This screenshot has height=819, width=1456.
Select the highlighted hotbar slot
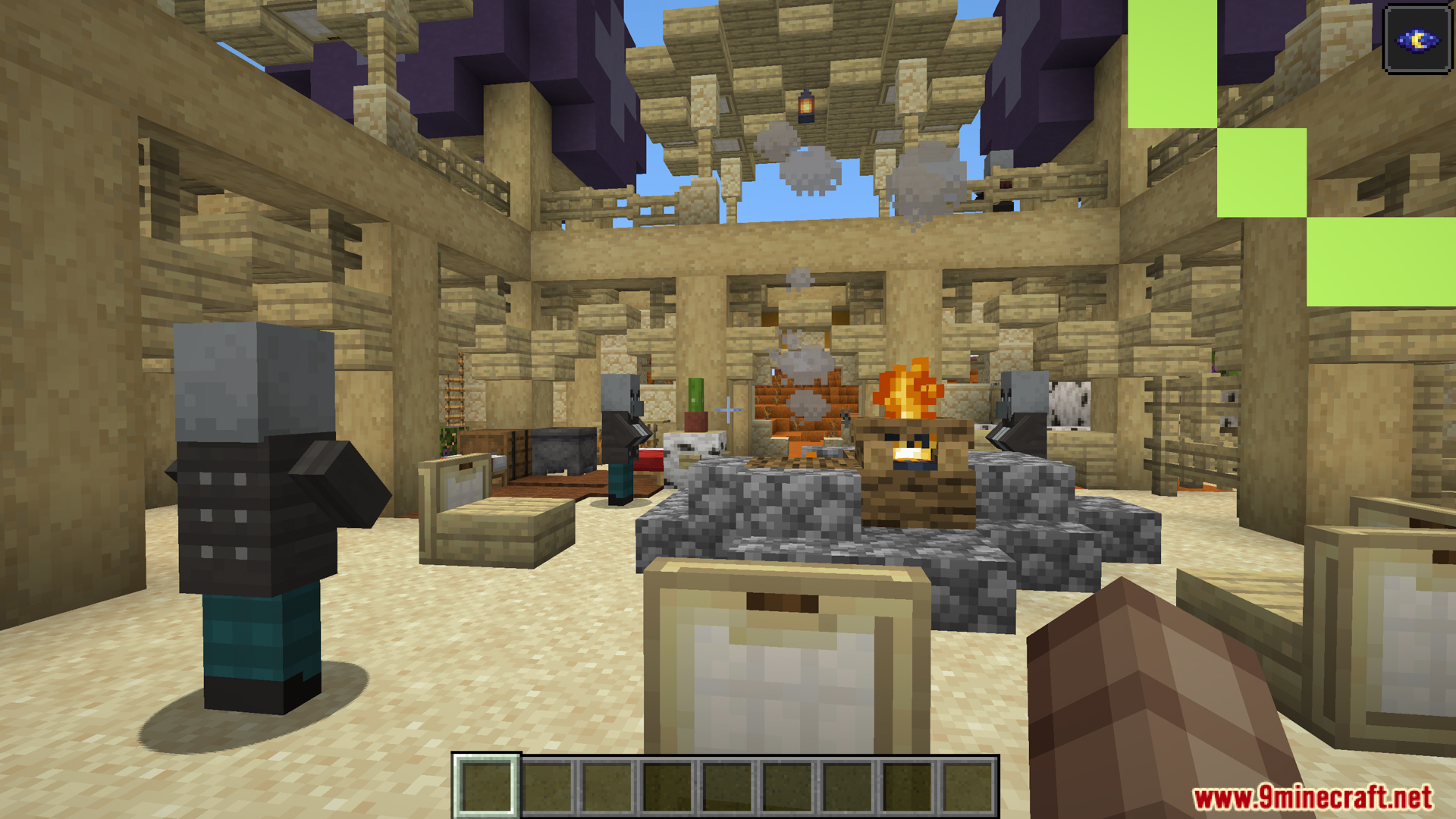486,786
